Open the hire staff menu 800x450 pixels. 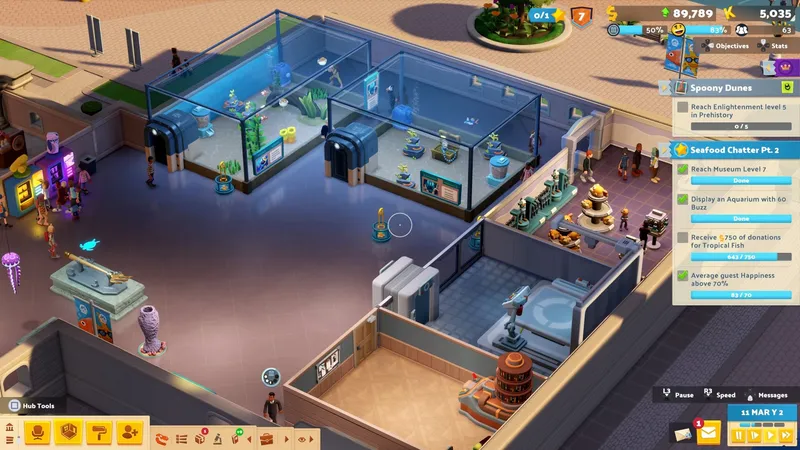click(x=130, y=432)
